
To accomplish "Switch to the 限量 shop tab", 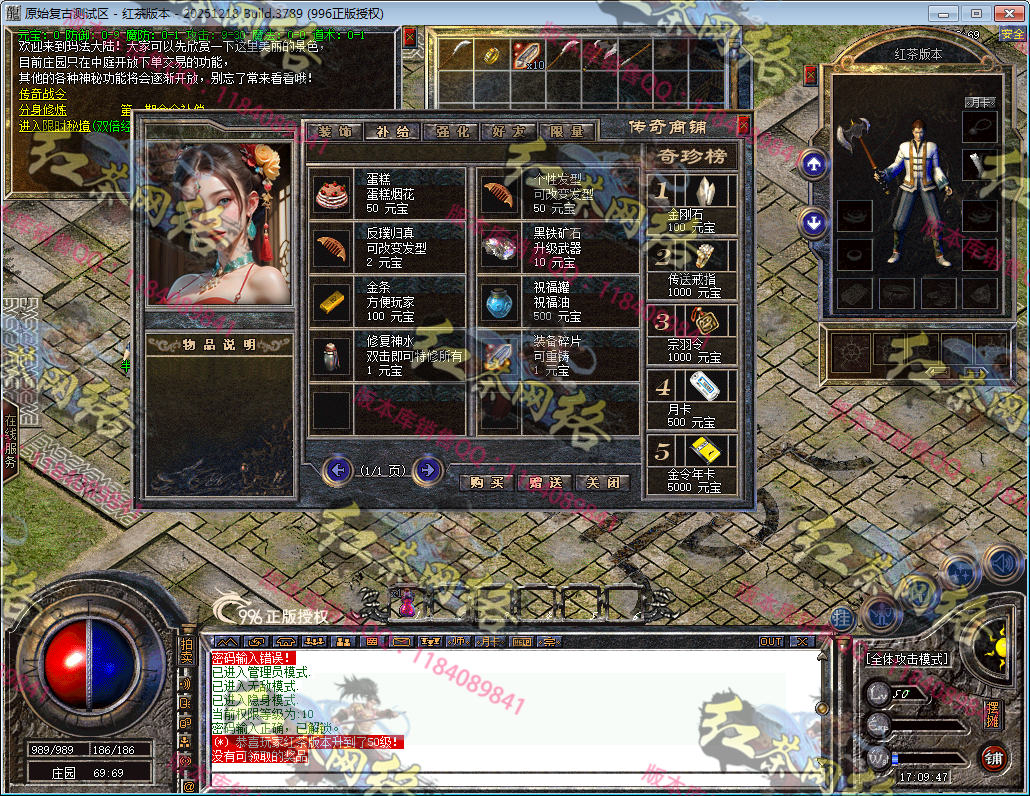I will click(x=568, y=131).
